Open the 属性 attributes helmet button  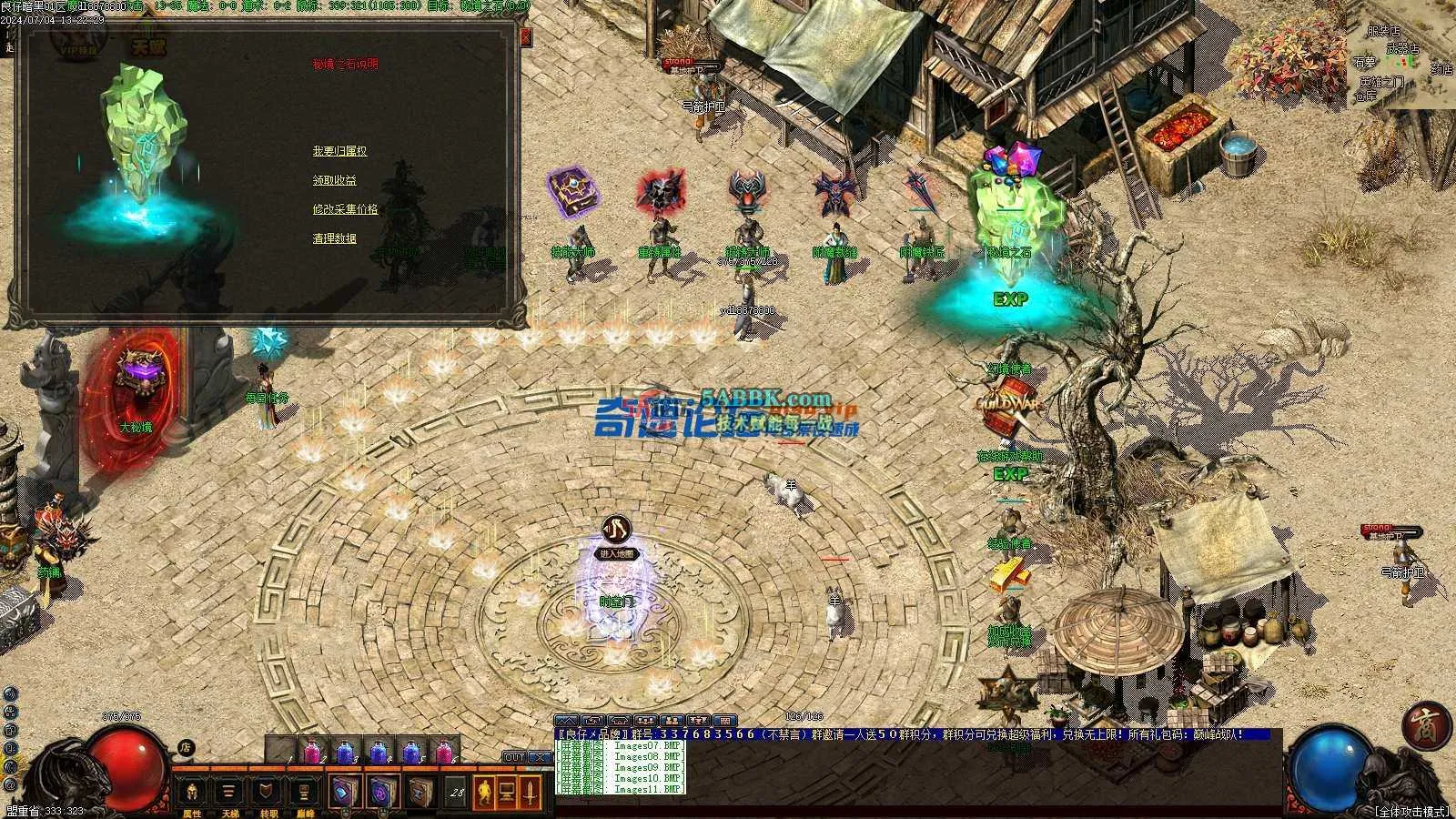click(192, 792)
